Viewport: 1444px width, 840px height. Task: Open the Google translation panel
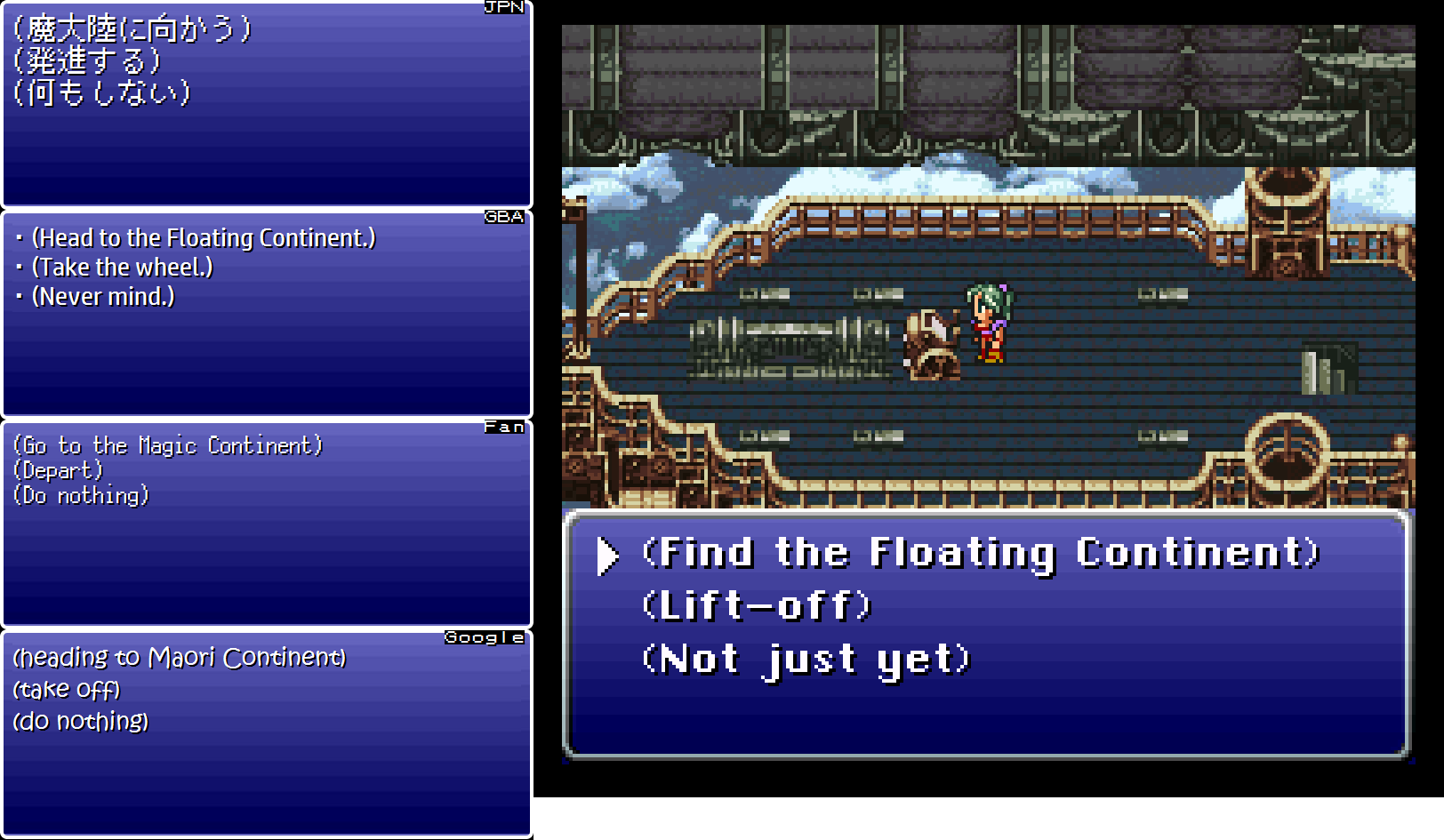click(x=485, y=637)
